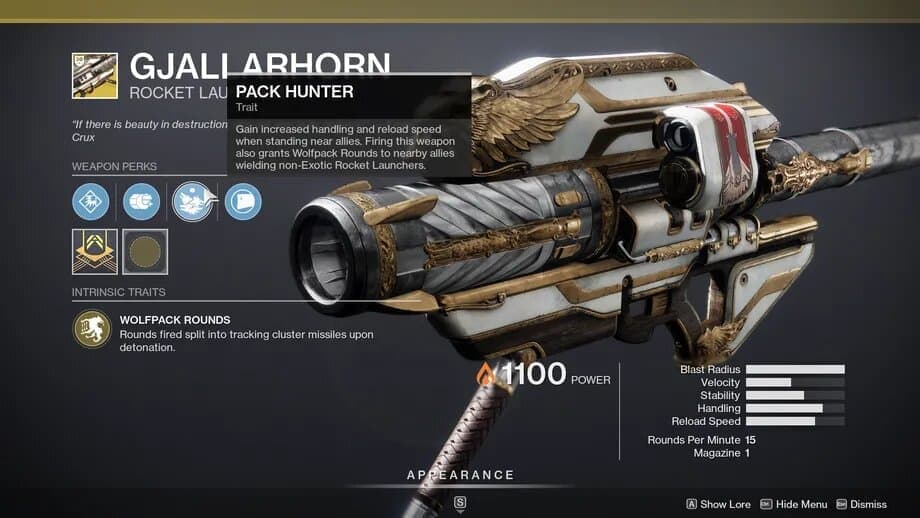
Task: Select the Pack Hunter trait perk
Action: [x=192, y=201]
